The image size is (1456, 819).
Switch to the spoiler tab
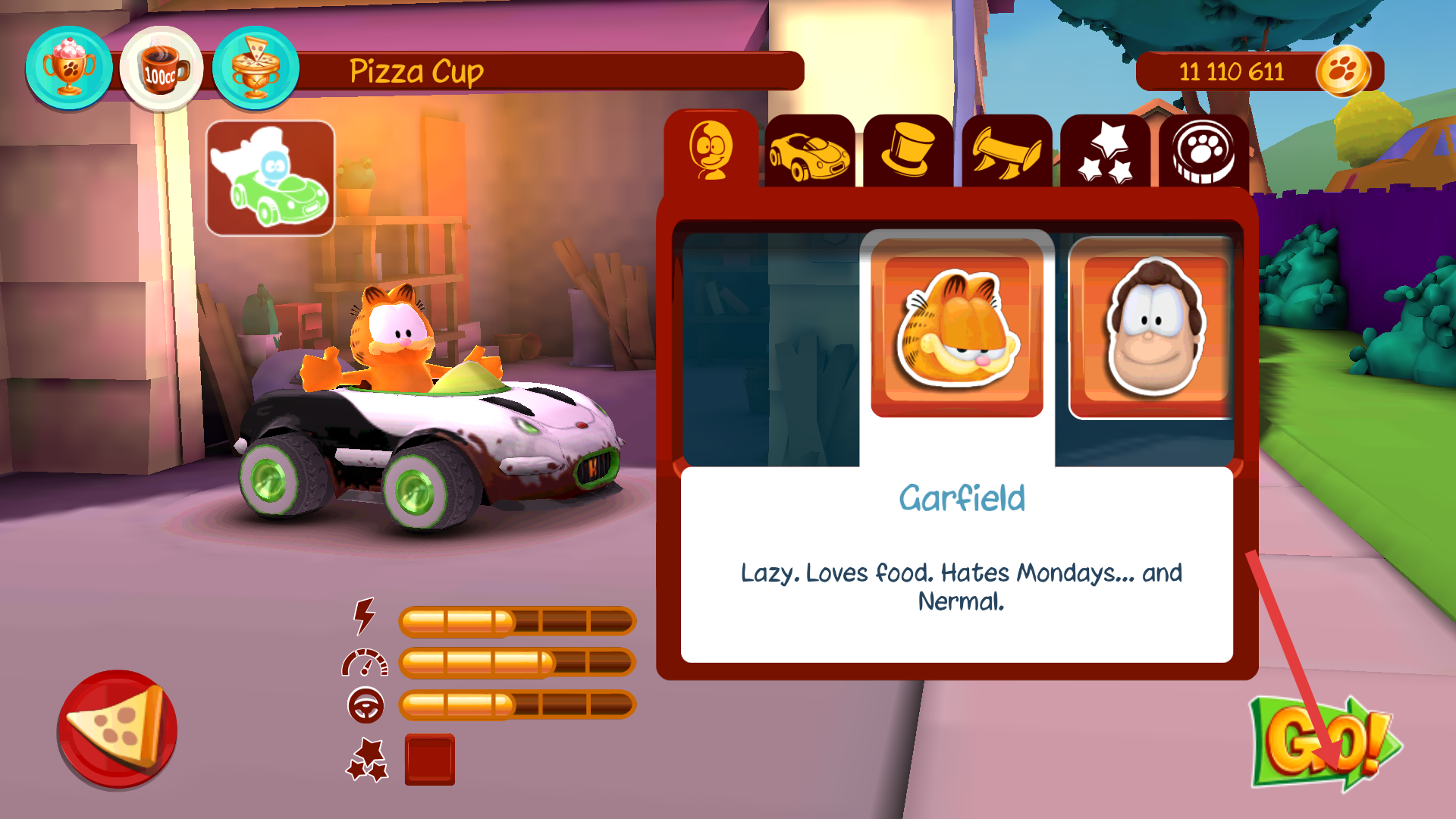tap(1006, 152)
